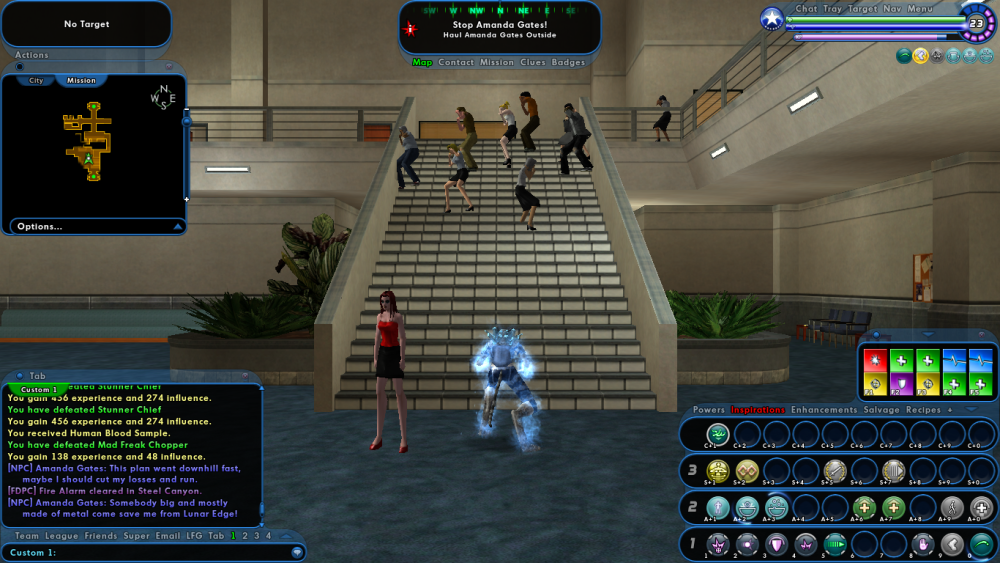Toggle the Chat window from the top bar

[x=806, y=9]
